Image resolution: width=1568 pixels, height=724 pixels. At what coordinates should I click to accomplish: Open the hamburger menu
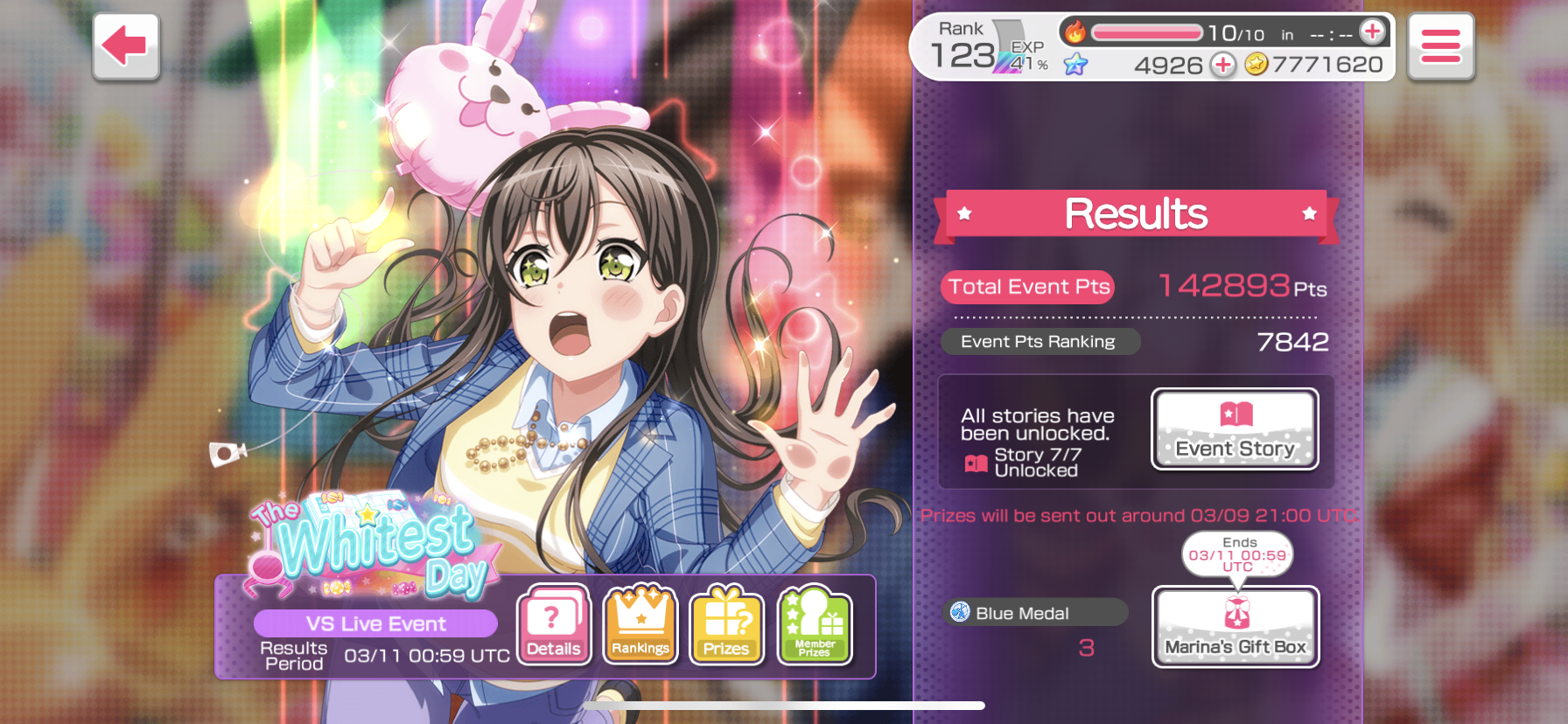[1440, 46]
